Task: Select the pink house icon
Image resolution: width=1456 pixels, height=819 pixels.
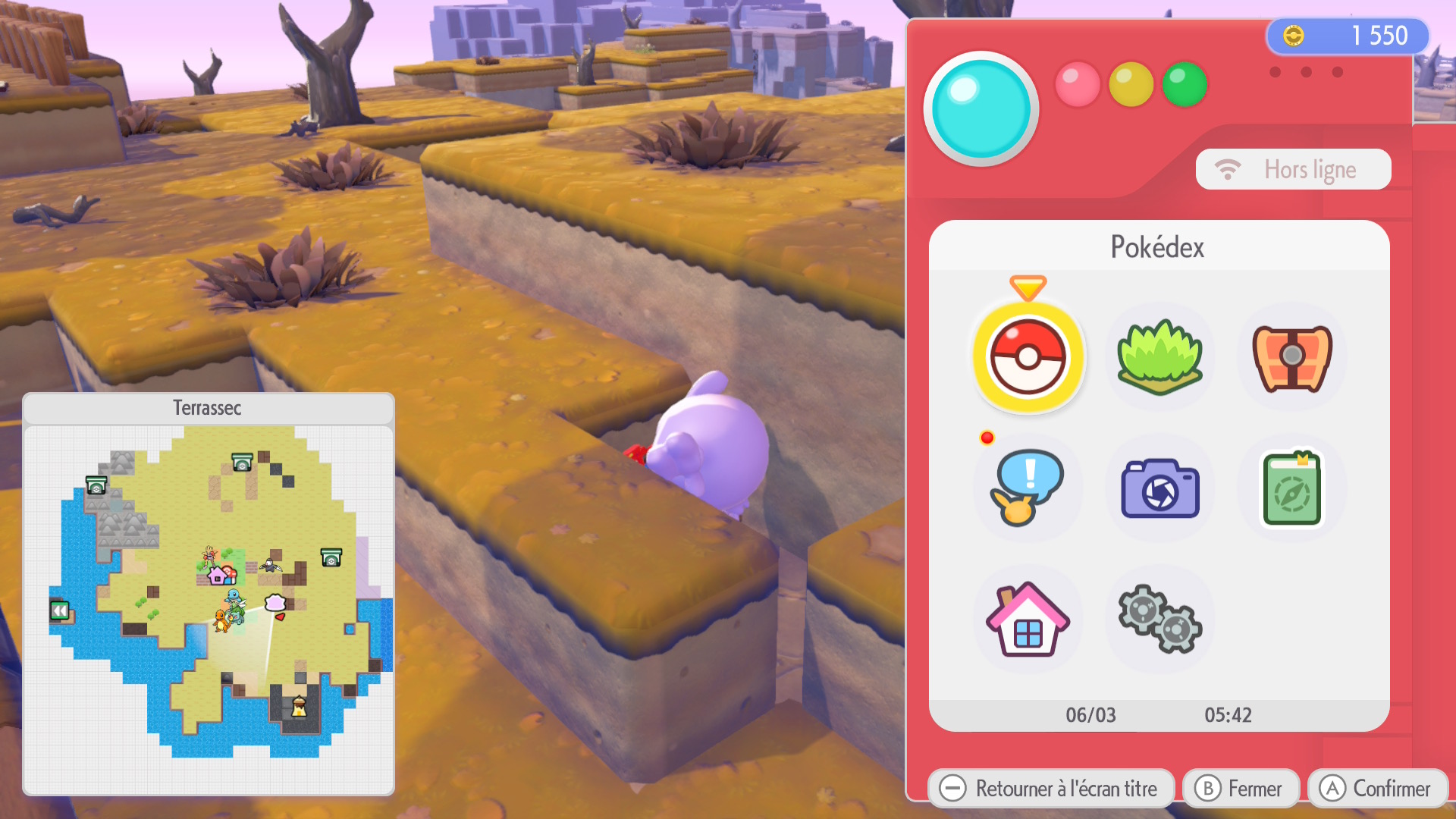Action: click(1028, 620)
